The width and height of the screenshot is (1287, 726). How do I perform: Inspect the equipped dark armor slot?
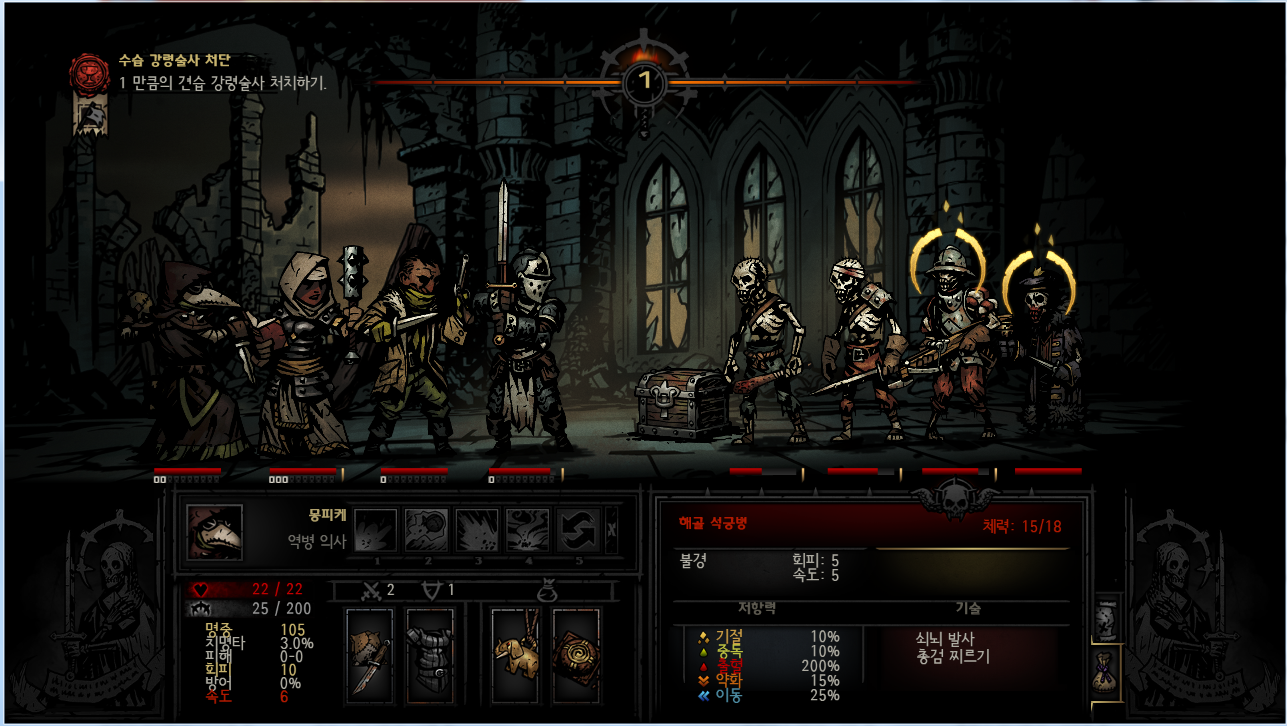click(429, 653)
